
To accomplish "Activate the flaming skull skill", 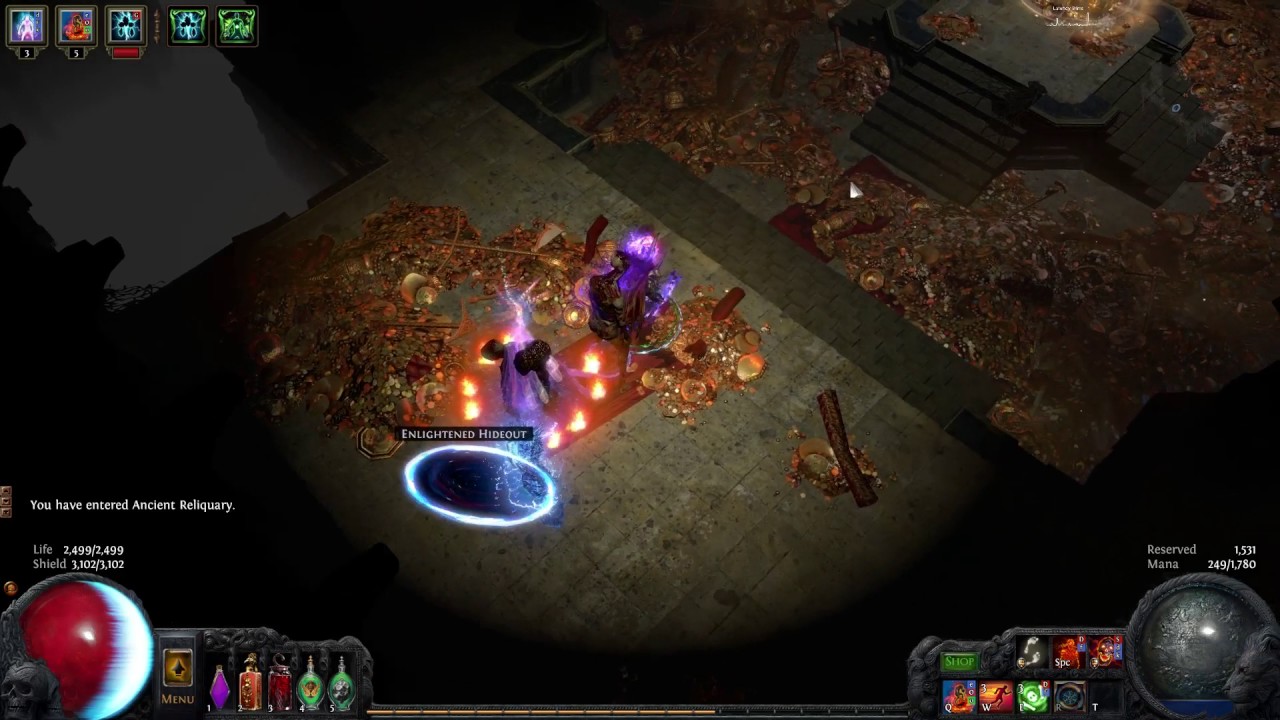I will [x=1106, y=653].
